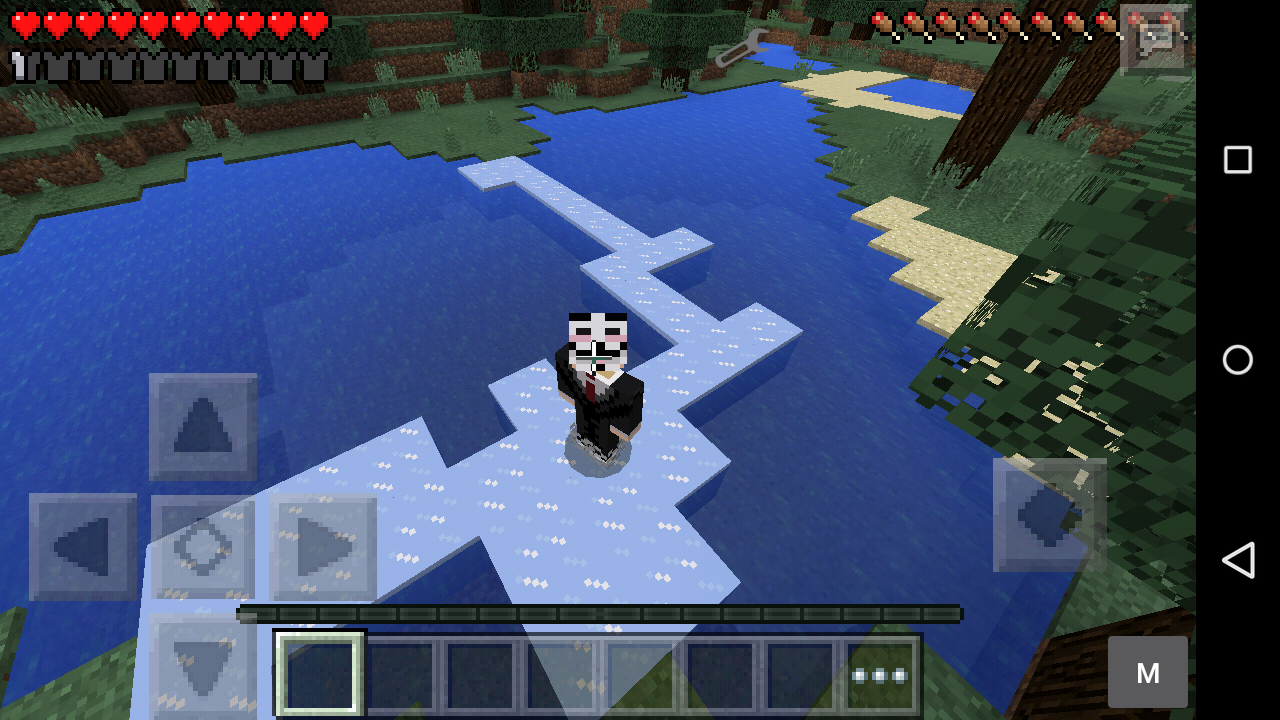The image size is (1280, 720).
Task: Tap the Android recent apps square button
Action: click(x=1237, y=158)
